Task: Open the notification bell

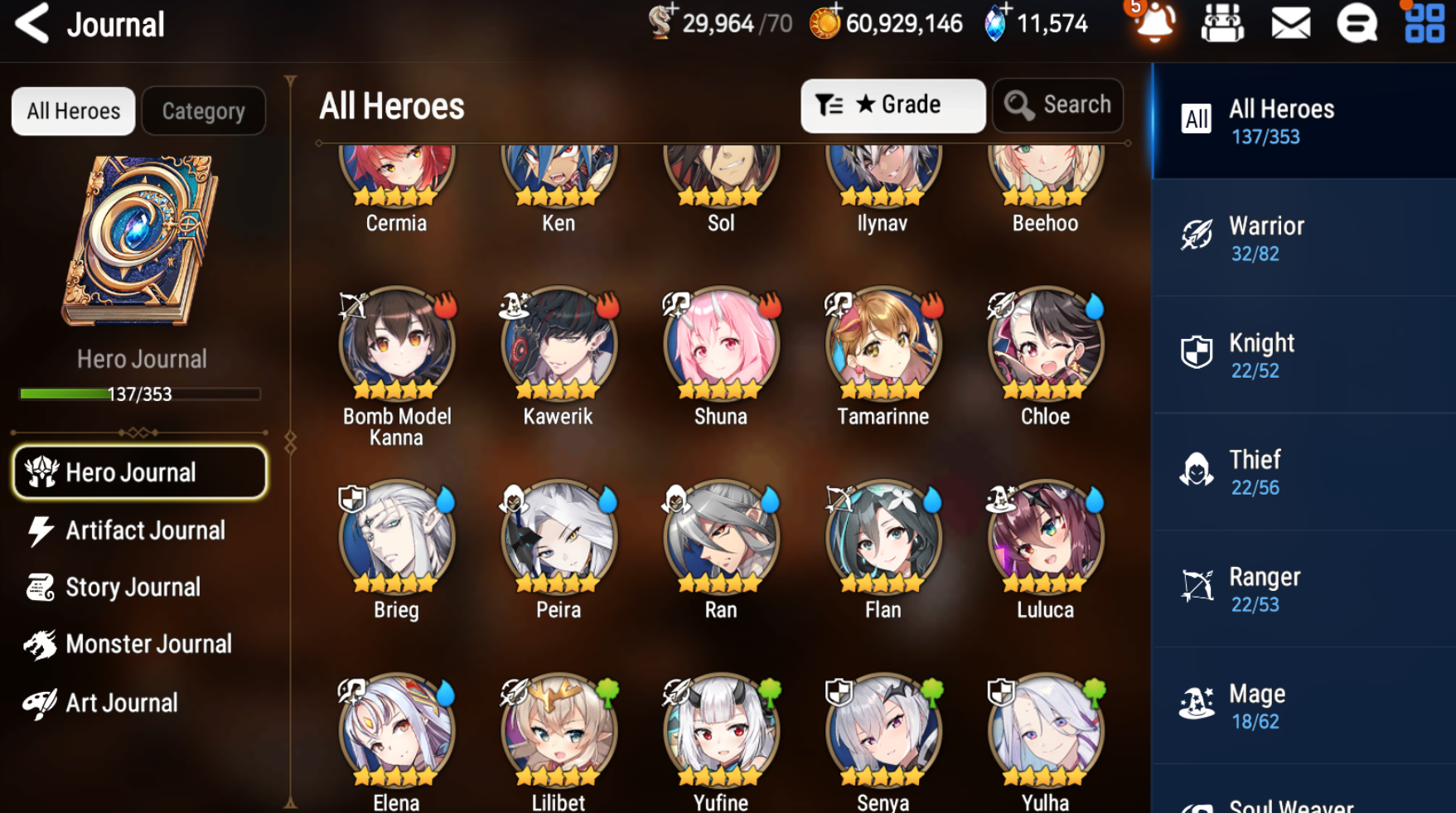Action: click(1154, 23)
